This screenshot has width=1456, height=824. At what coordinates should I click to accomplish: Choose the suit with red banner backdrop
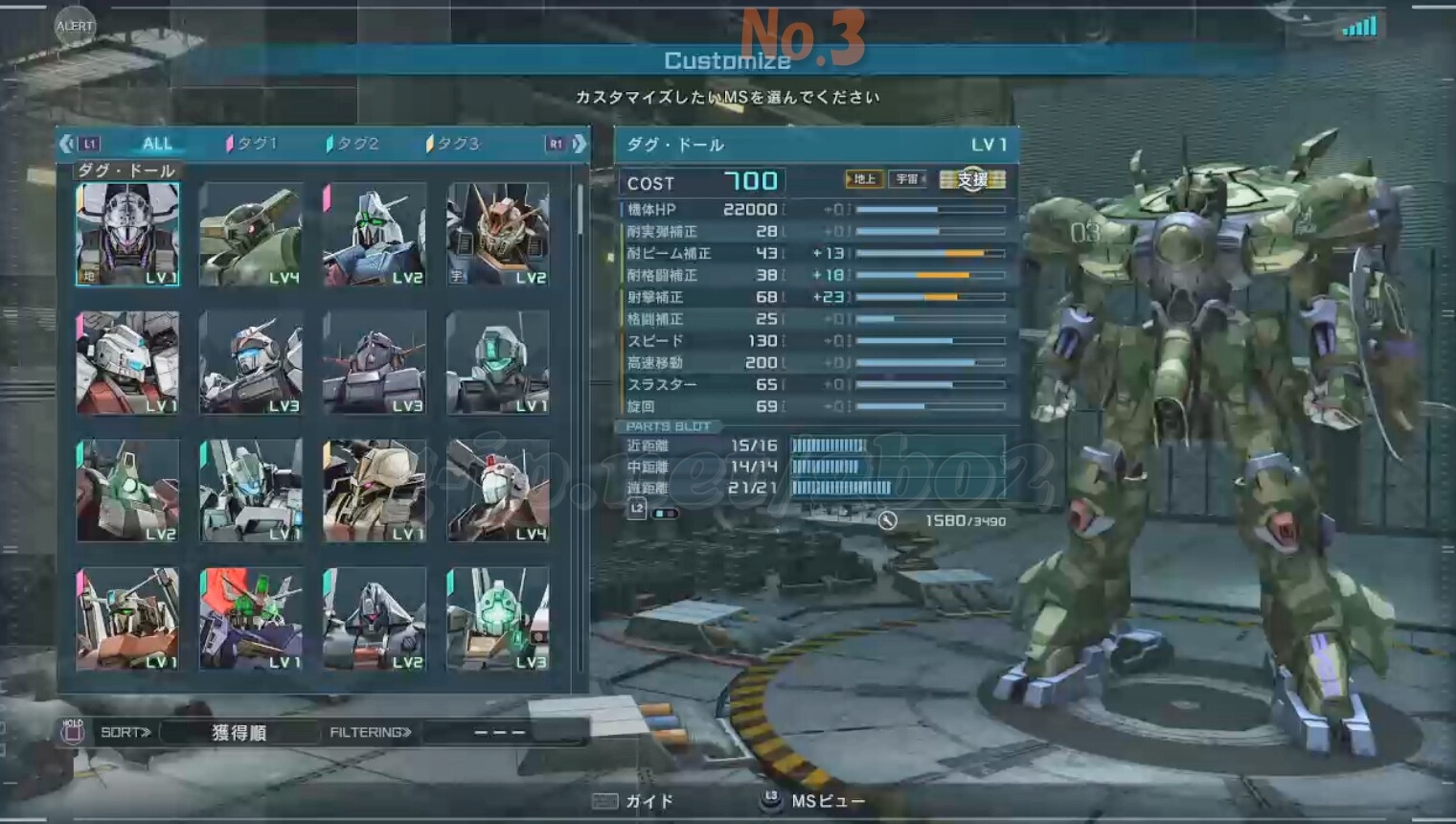tap(251, 619)
